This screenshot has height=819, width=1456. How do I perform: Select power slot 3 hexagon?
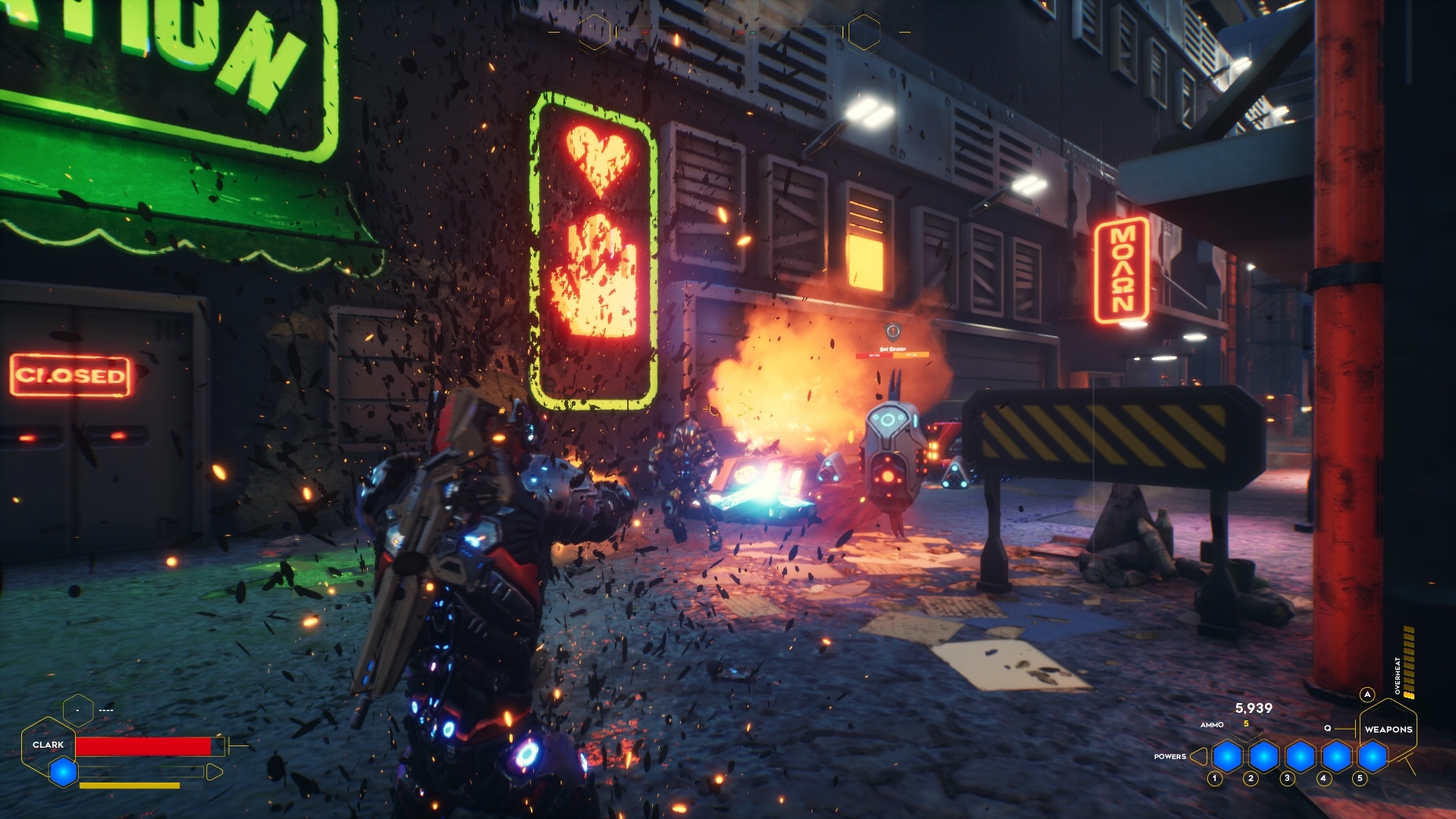(1300, 757)
